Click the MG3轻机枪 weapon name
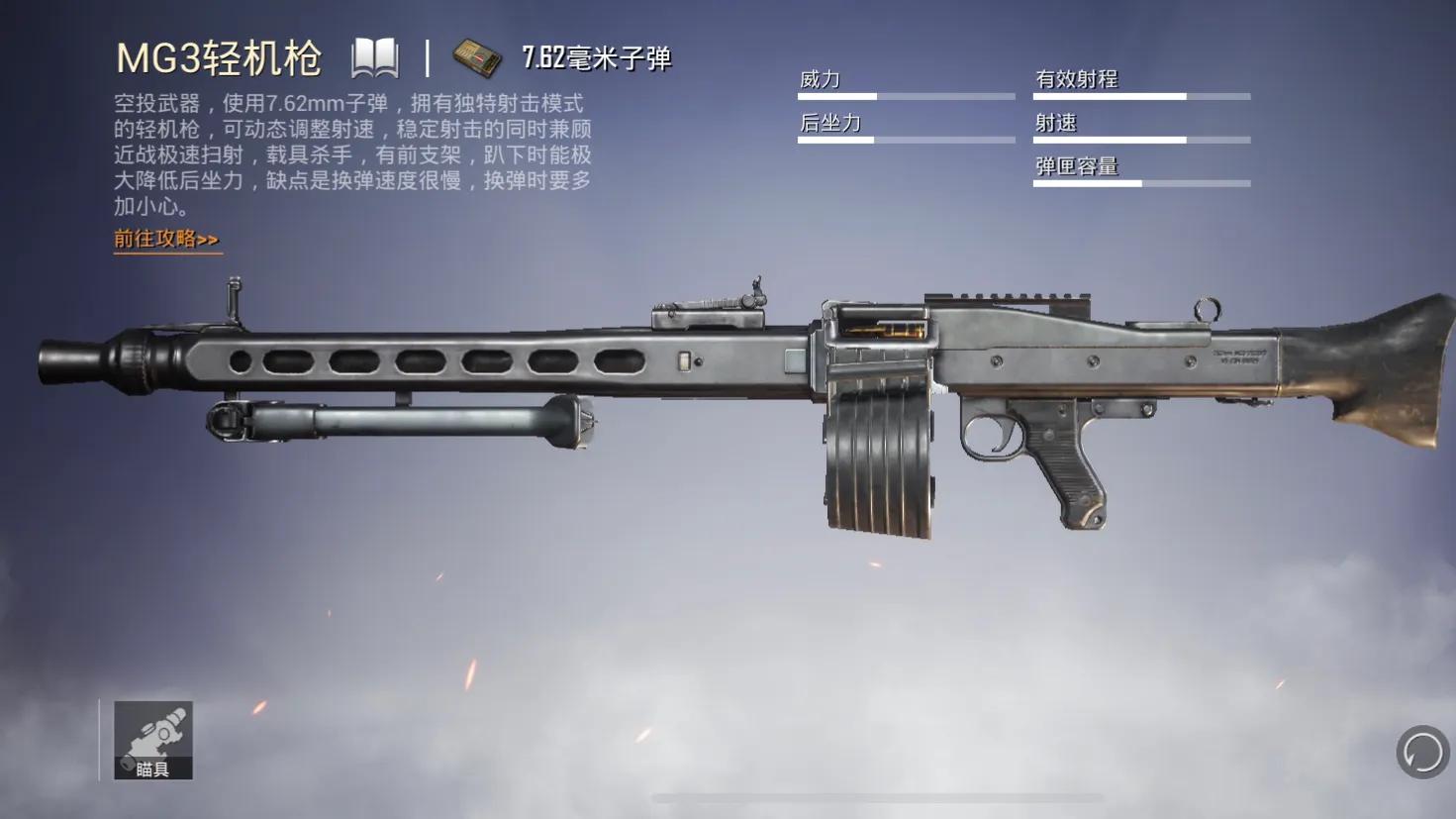 pyautogui.click(x=219, y=58)
